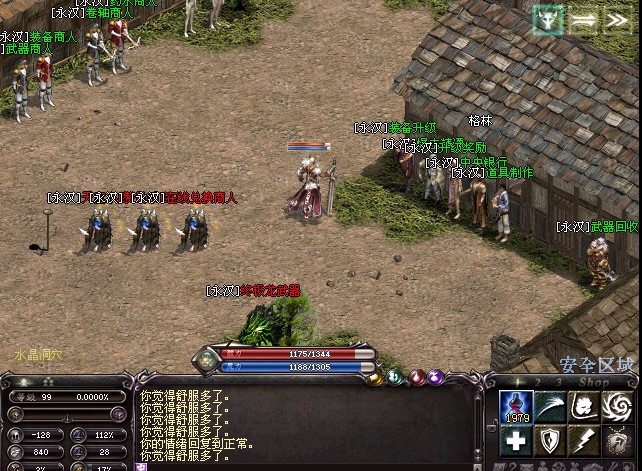Click the red orb button
The width and height of the screenshot is (642, 471).
(x=416, y=378)
